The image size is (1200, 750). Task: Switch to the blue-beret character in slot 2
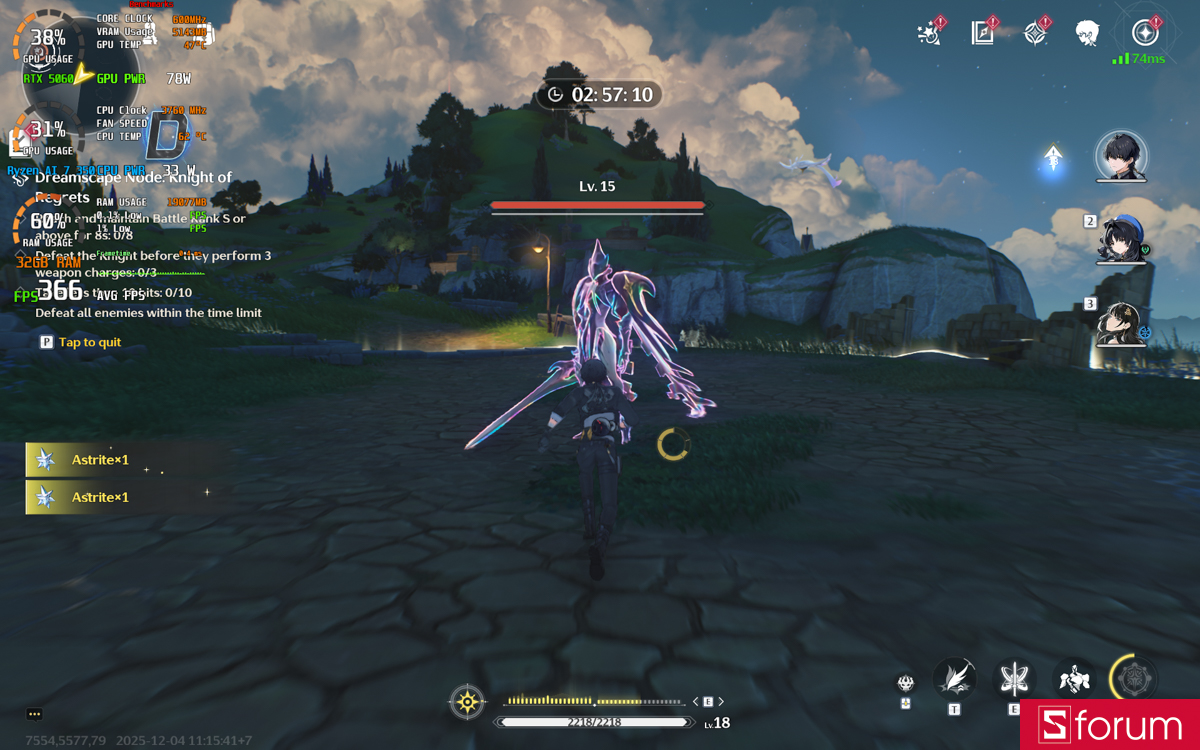coord(1121,239)
